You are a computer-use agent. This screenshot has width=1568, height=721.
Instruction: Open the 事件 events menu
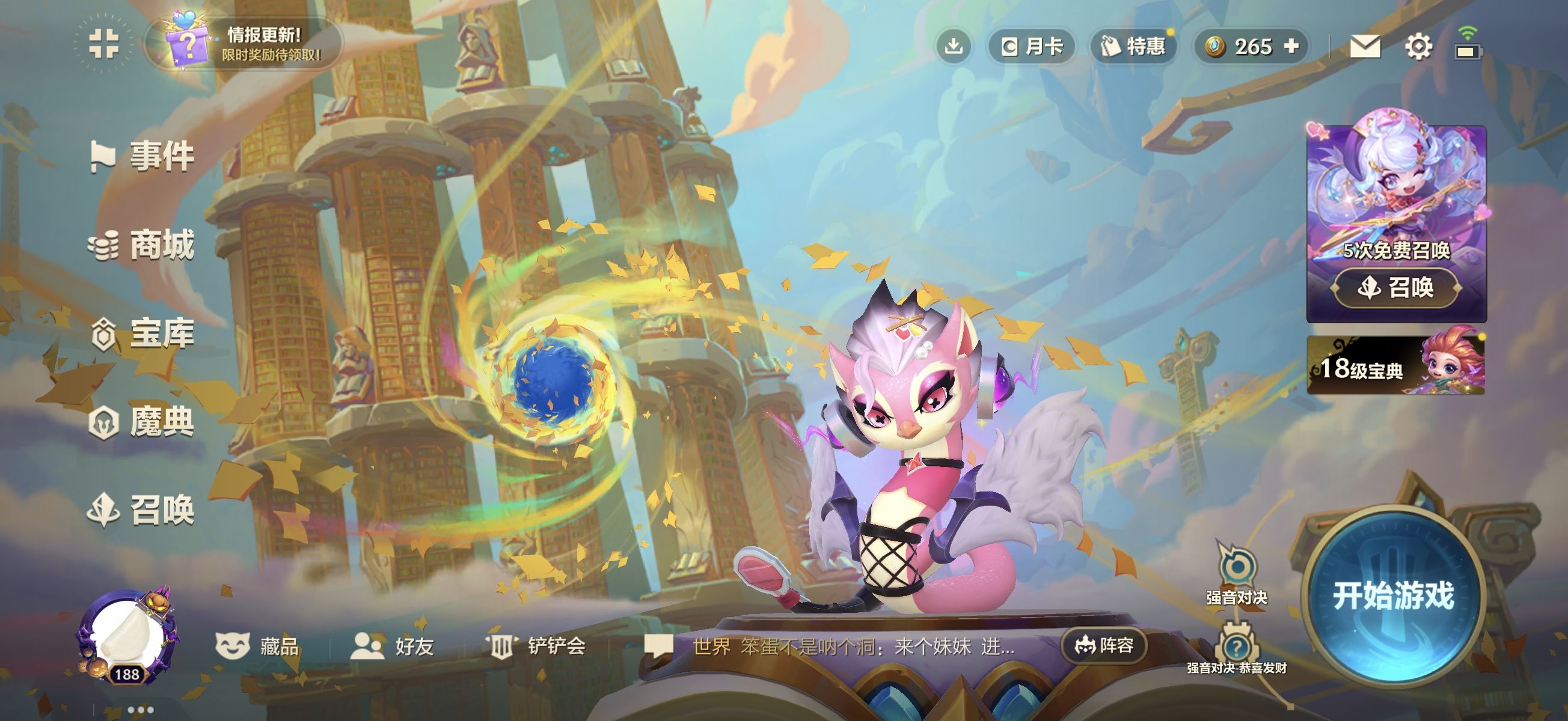tap(144, 156)
